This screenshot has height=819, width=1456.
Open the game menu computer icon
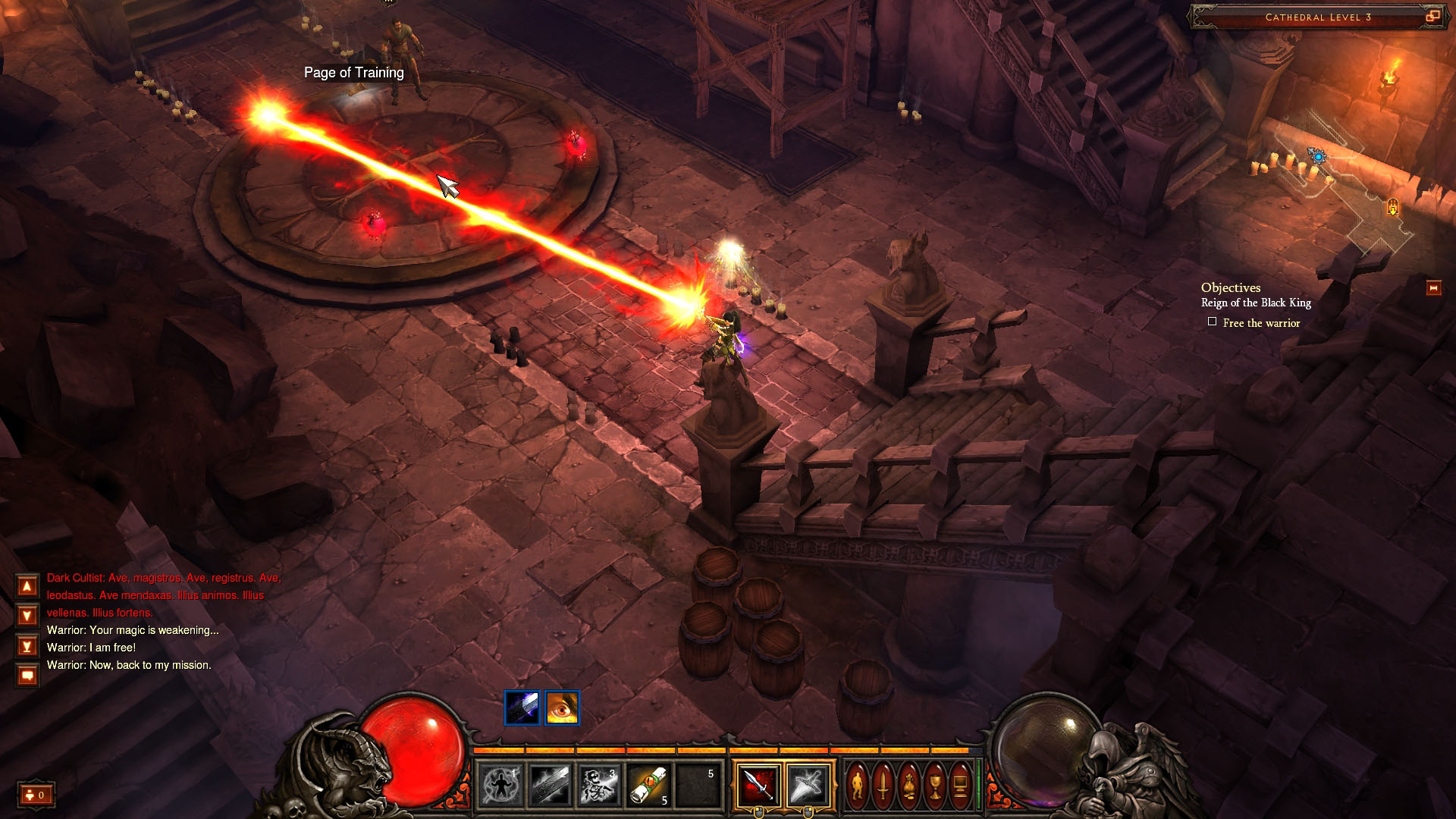pyautogui.click(x=960, y=785)
